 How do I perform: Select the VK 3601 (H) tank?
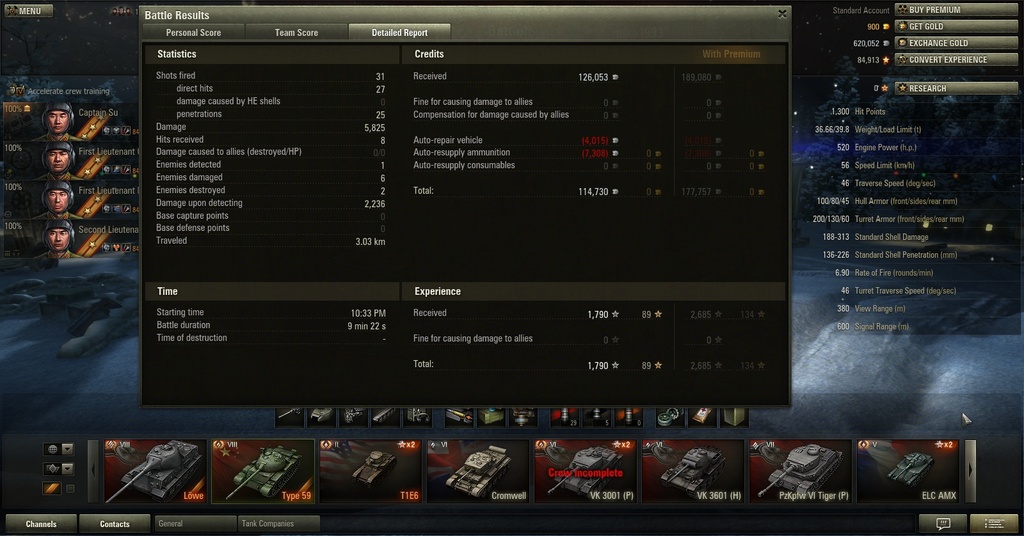tap(693, 471)
